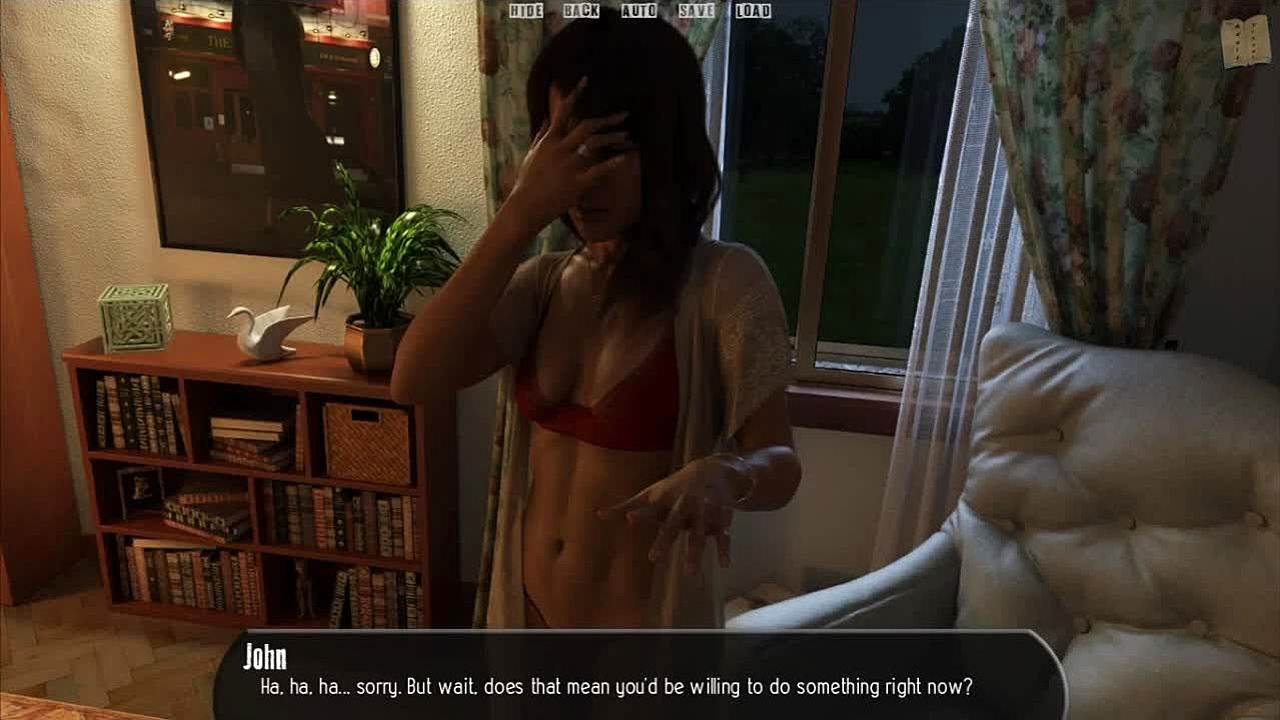Image resolution: width=1280 pixels, height=720 pixels.
Task: Hide the dialogue interface with HIDE
Action: [525, 11]
